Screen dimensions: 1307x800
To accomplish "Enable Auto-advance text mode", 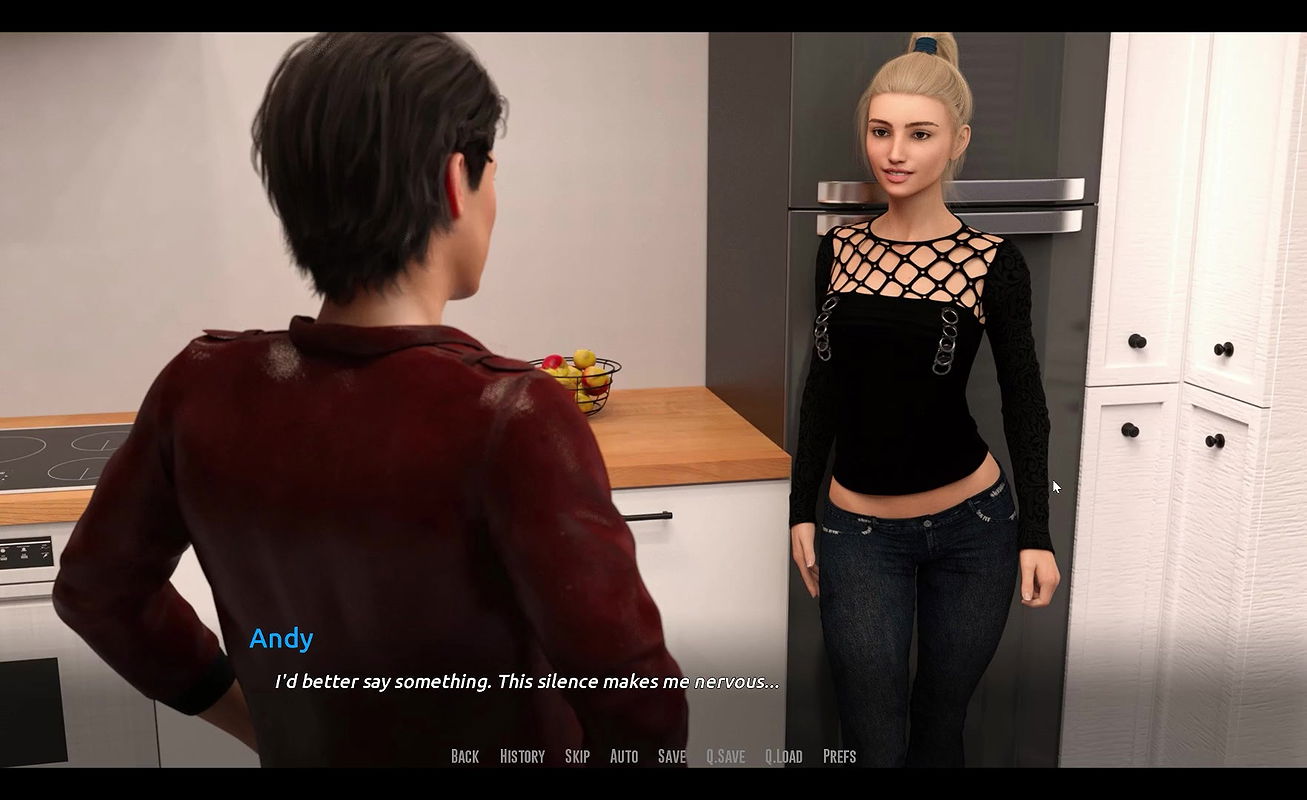I will pos(623,756).
